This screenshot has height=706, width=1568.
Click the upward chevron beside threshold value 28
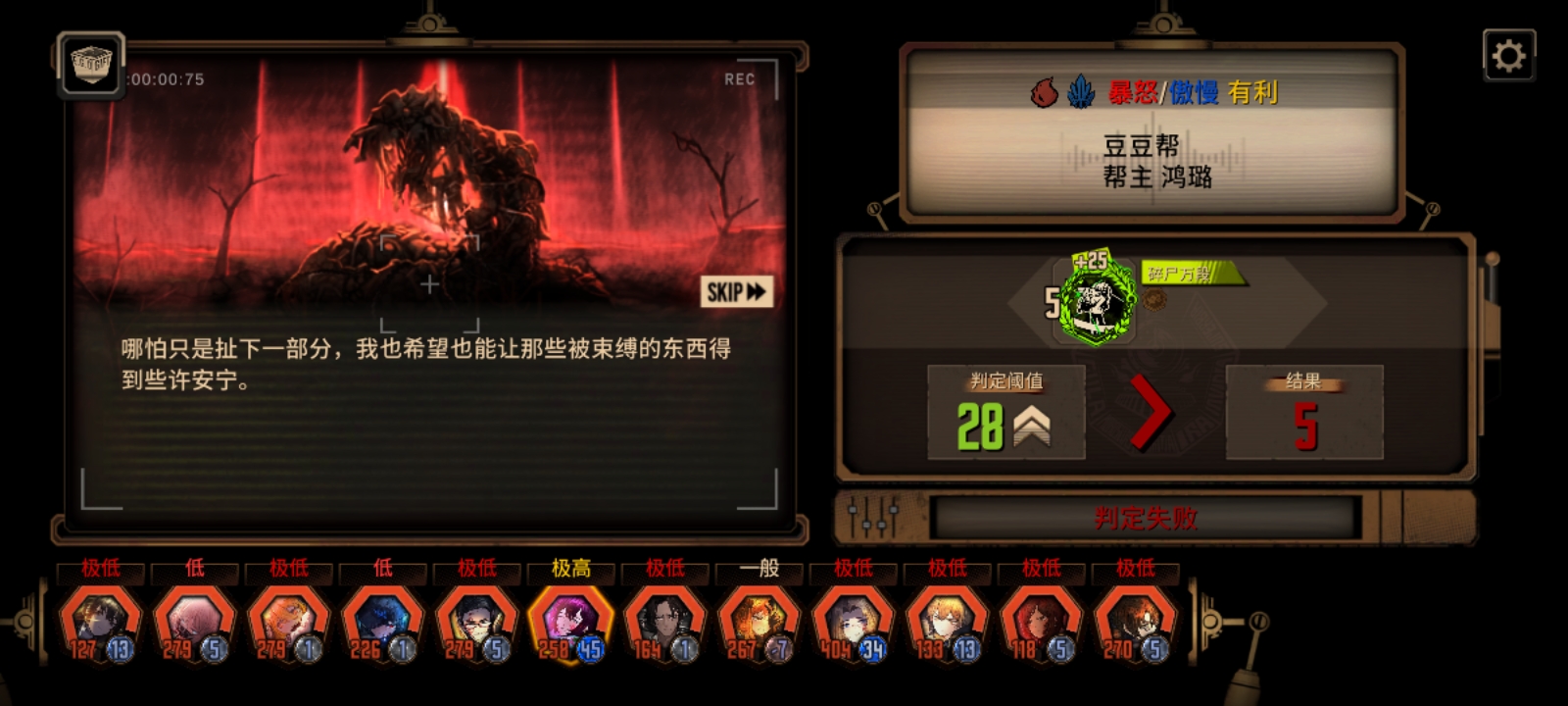click(x=1034, y=429)
